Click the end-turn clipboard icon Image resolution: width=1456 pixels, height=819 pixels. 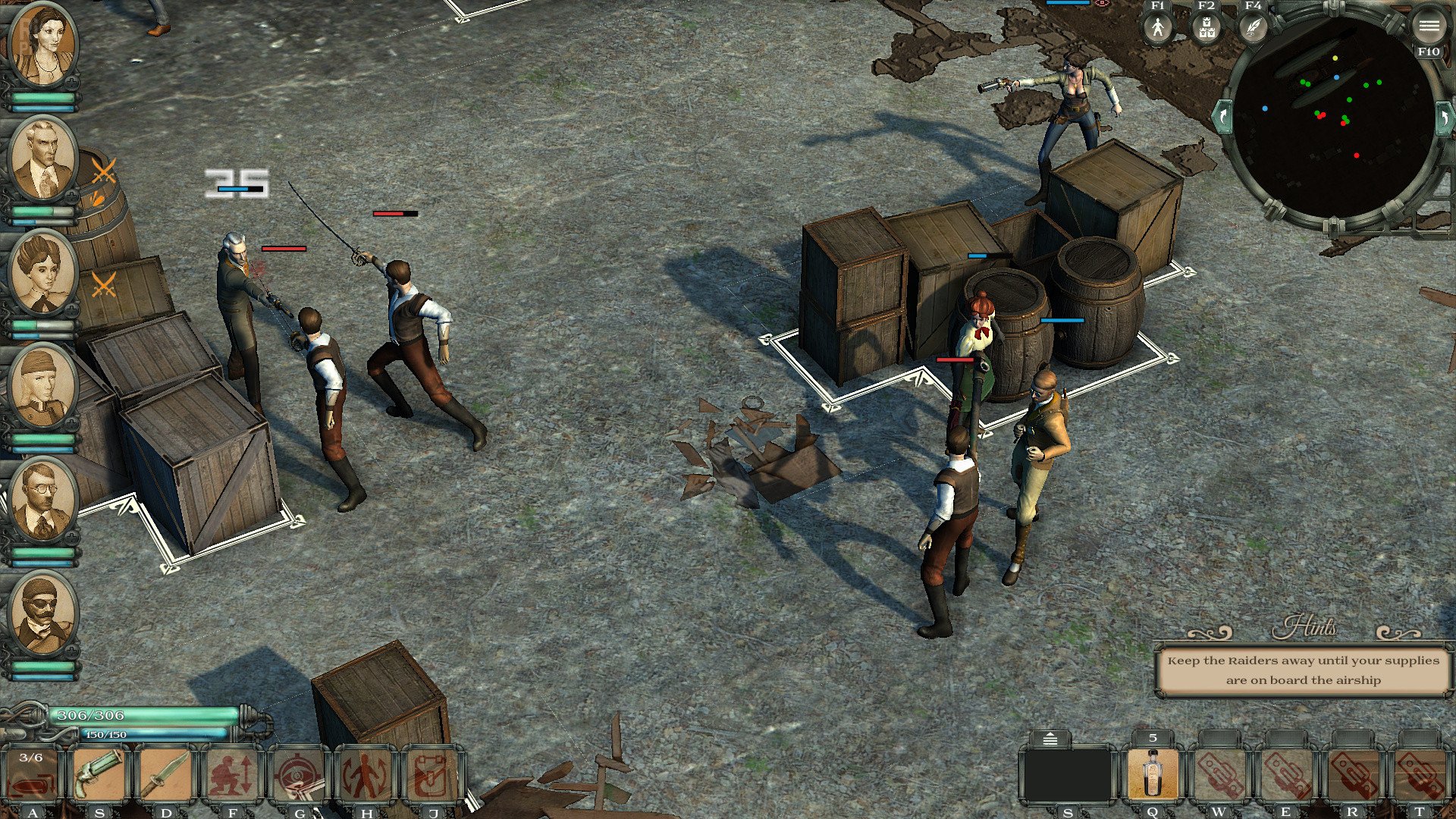tap(432, 775)
